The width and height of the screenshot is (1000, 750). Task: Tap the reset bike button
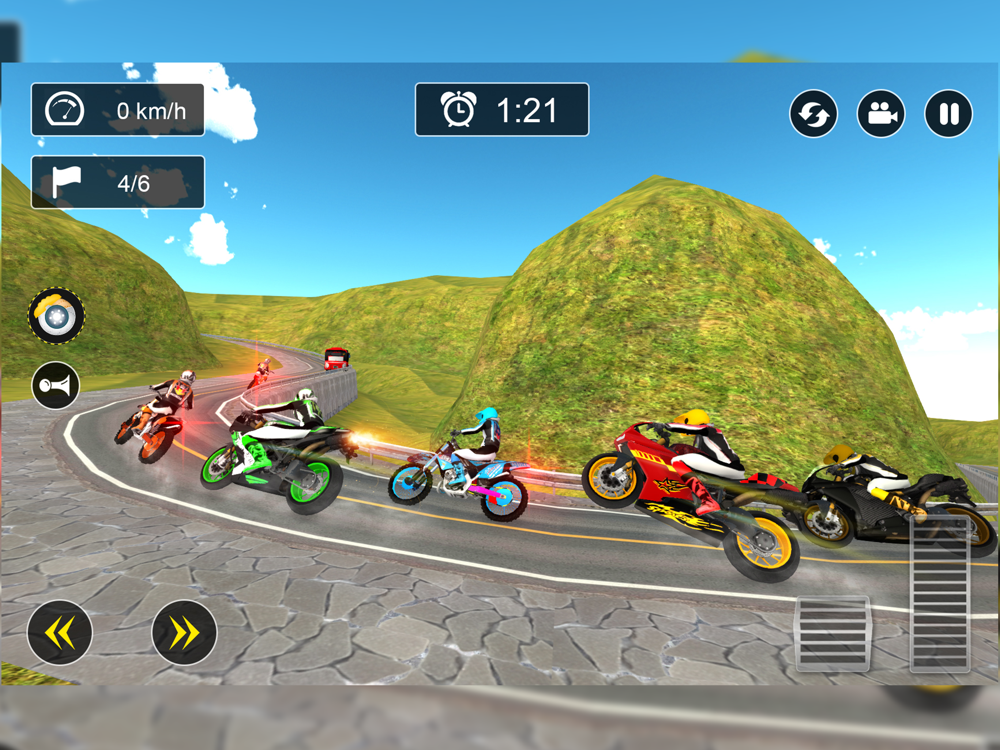tap(814, 114)
